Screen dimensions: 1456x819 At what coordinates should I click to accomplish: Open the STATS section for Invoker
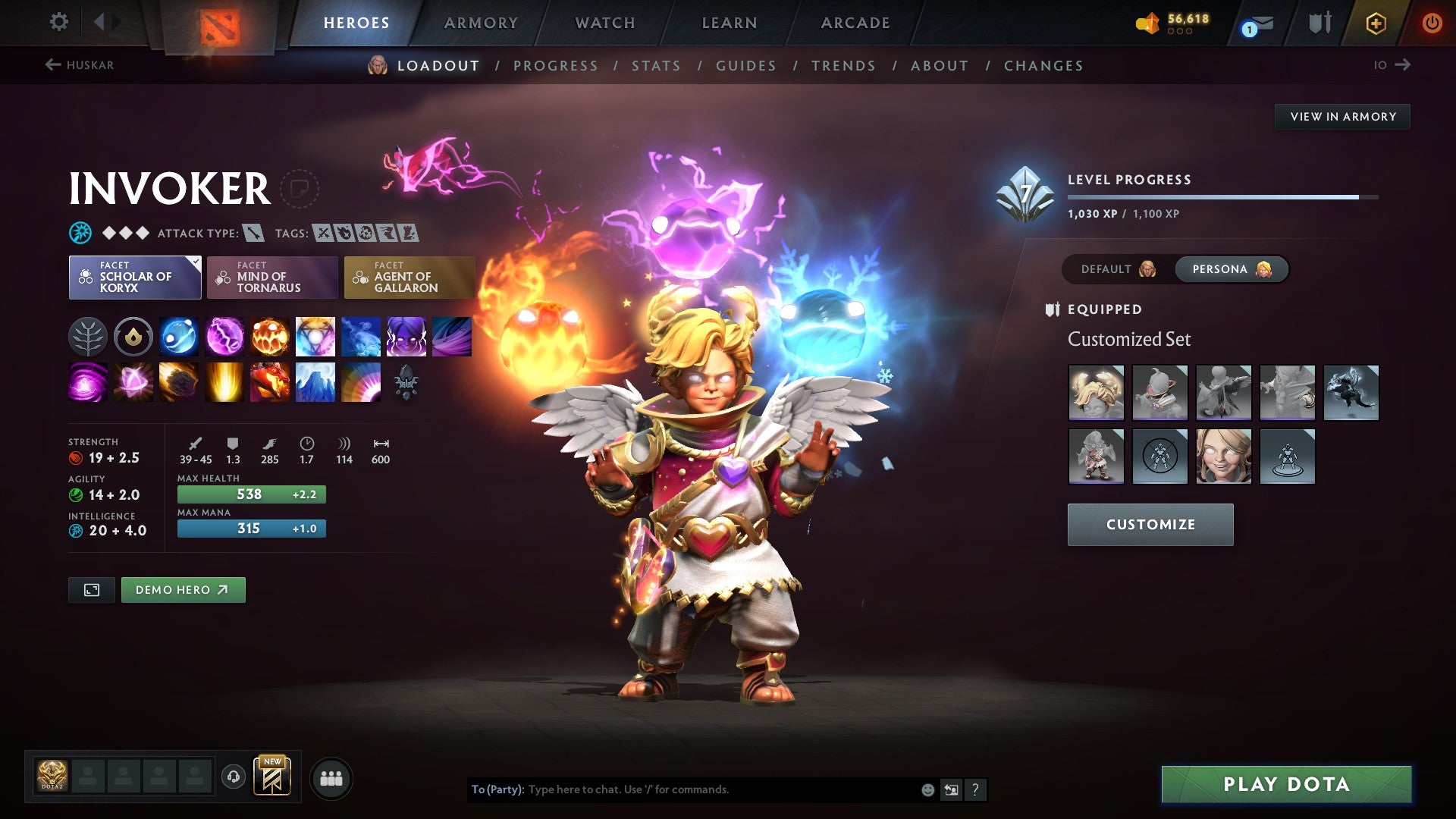click(x=656, y=66)
